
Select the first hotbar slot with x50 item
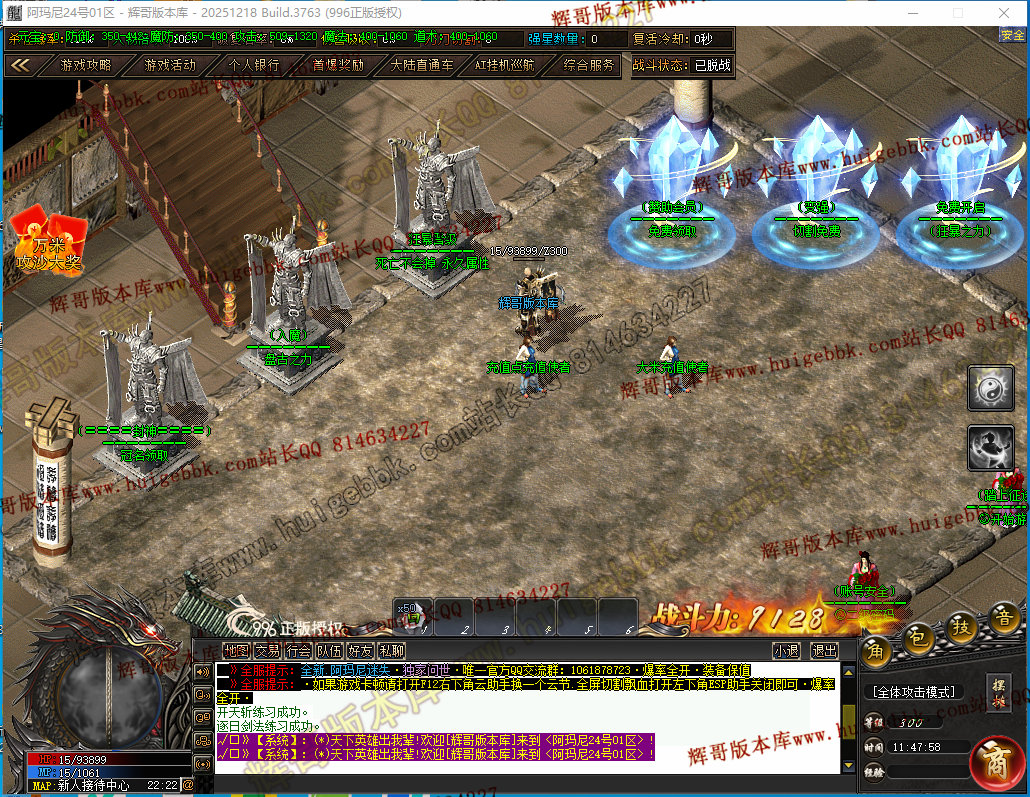413,617
